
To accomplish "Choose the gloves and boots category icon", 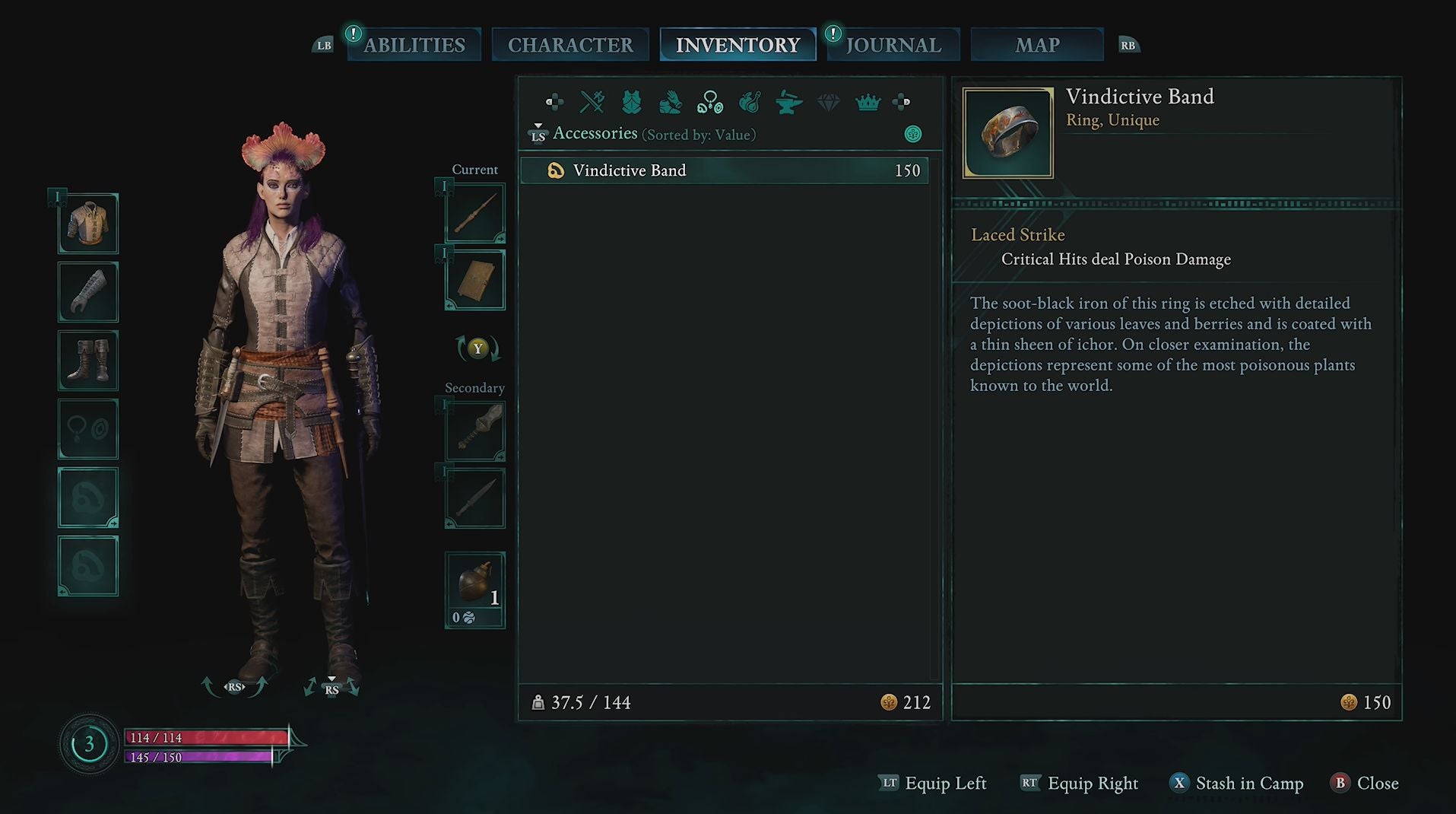I will coord(671,102).
